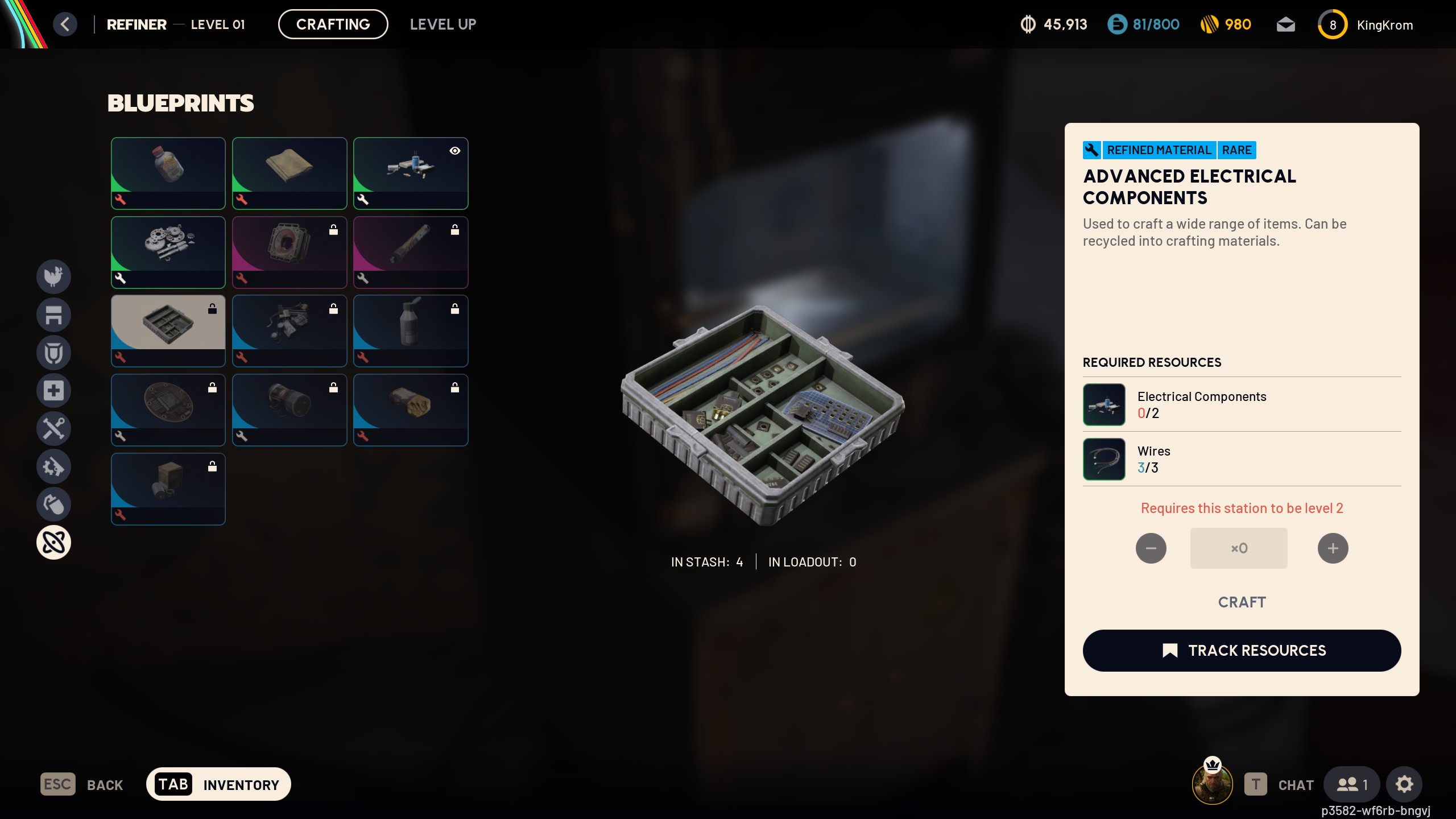Screen dimensions: 1456x819
Task: Pick the mechanical gears blueprint
Action: 168,251
